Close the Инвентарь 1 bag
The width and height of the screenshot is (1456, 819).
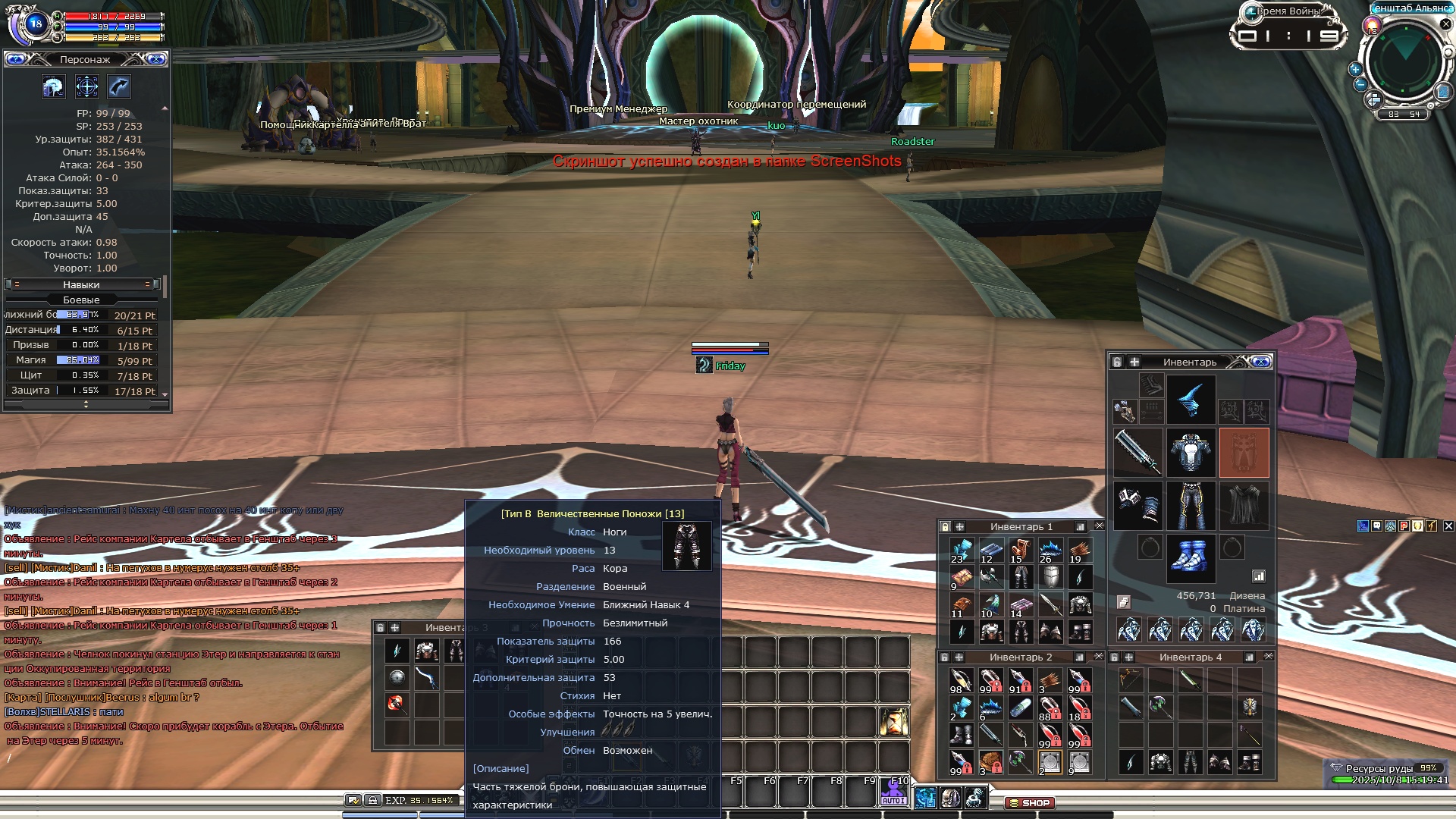point(1099,526)
